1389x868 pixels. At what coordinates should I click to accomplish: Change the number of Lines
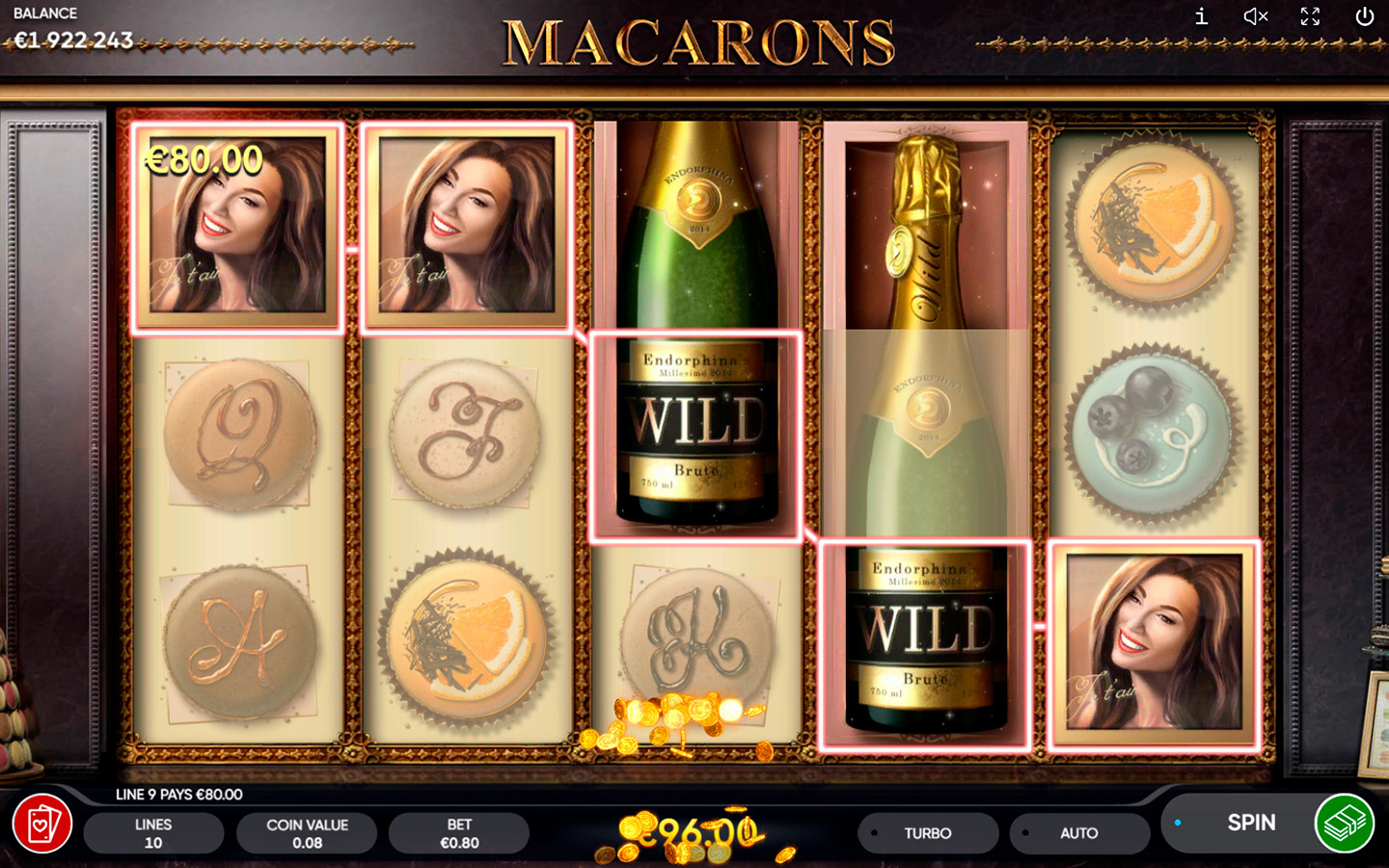153,833
